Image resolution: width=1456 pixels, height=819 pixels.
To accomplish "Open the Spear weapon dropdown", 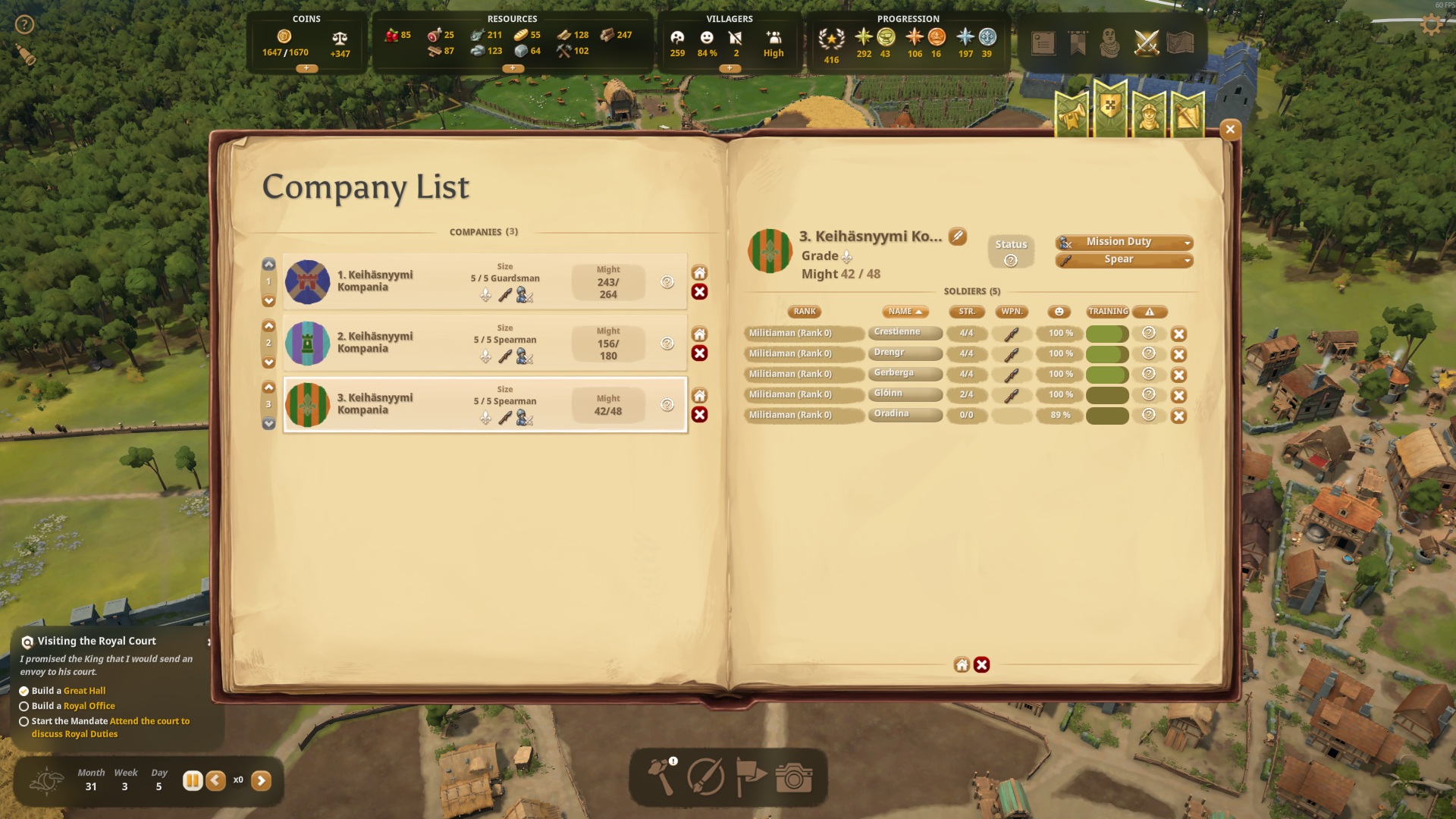I will (x=1124, y=260).
